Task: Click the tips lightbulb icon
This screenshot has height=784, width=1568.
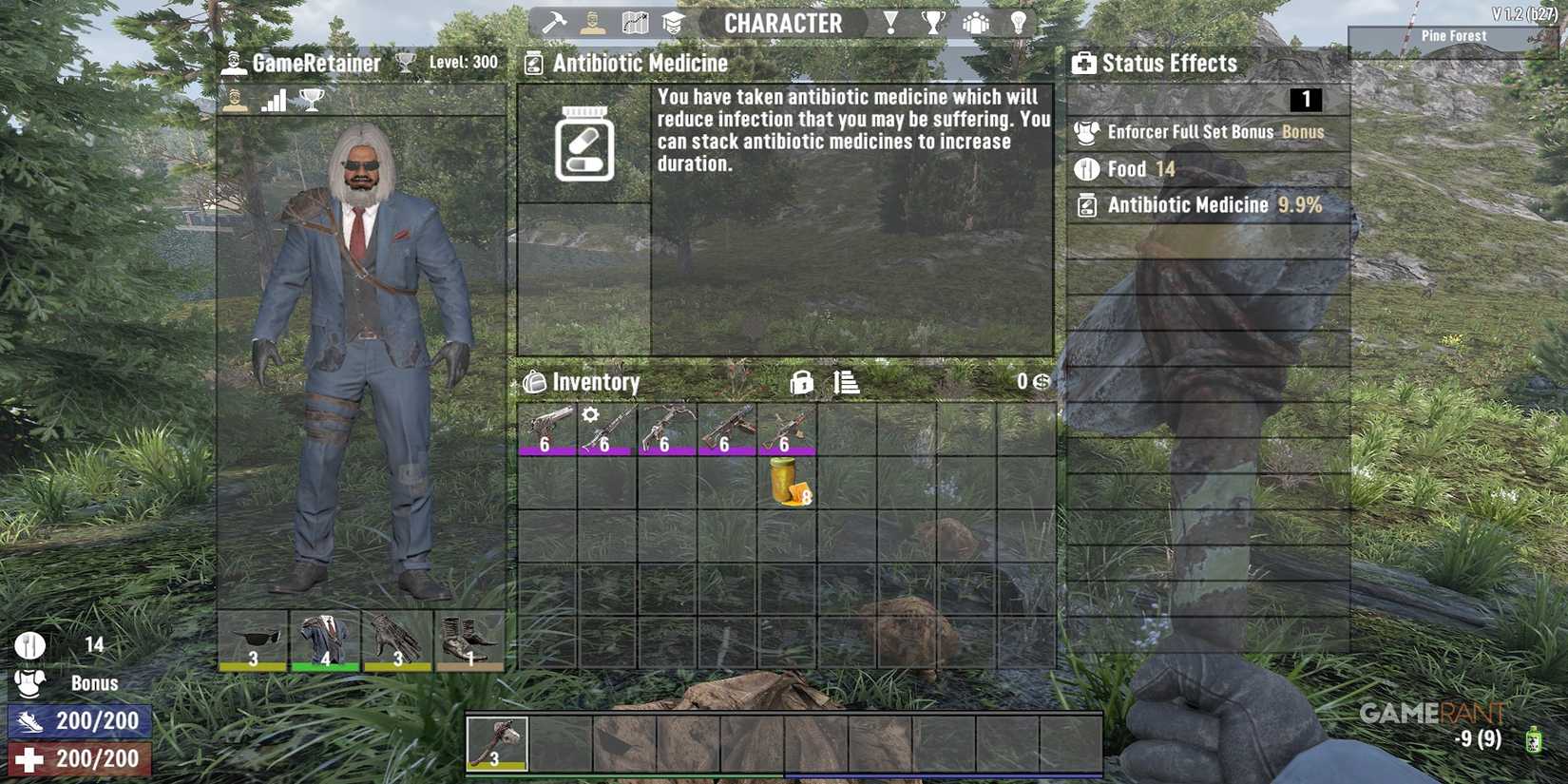Action: [x=1018, y=22]
